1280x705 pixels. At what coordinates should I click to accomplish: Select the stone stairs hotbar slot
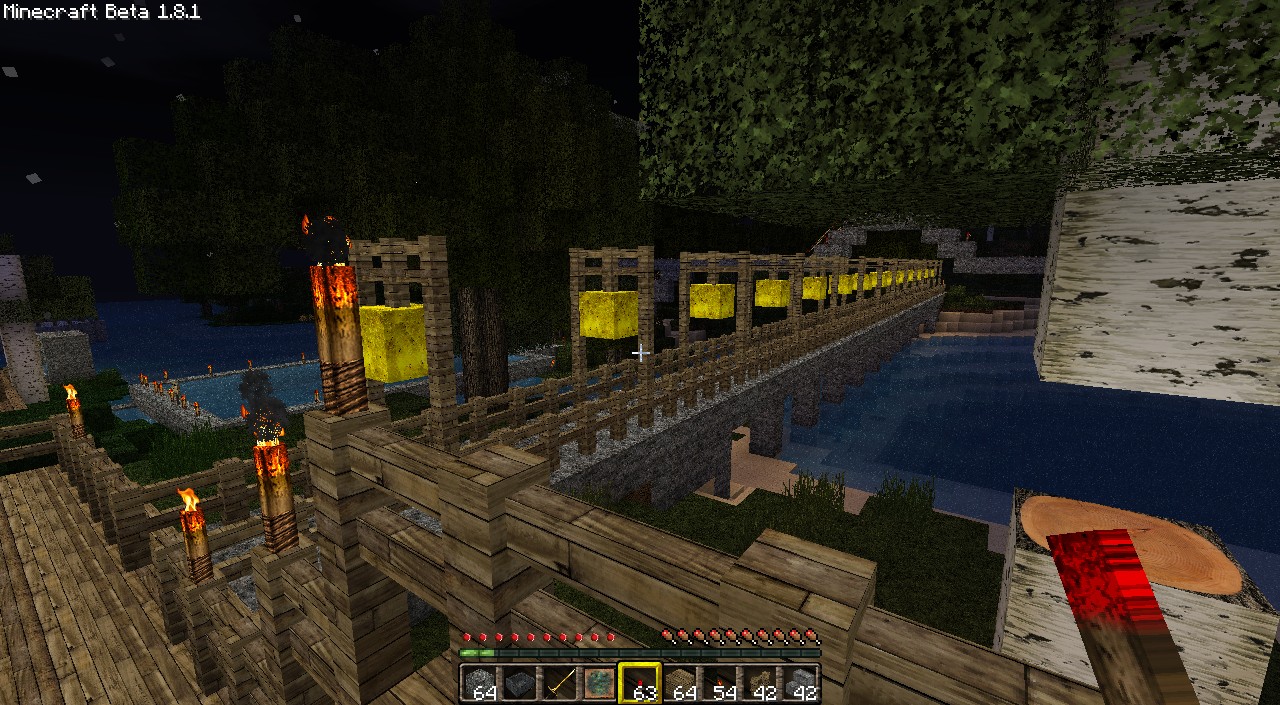click(x=800, y=683)
